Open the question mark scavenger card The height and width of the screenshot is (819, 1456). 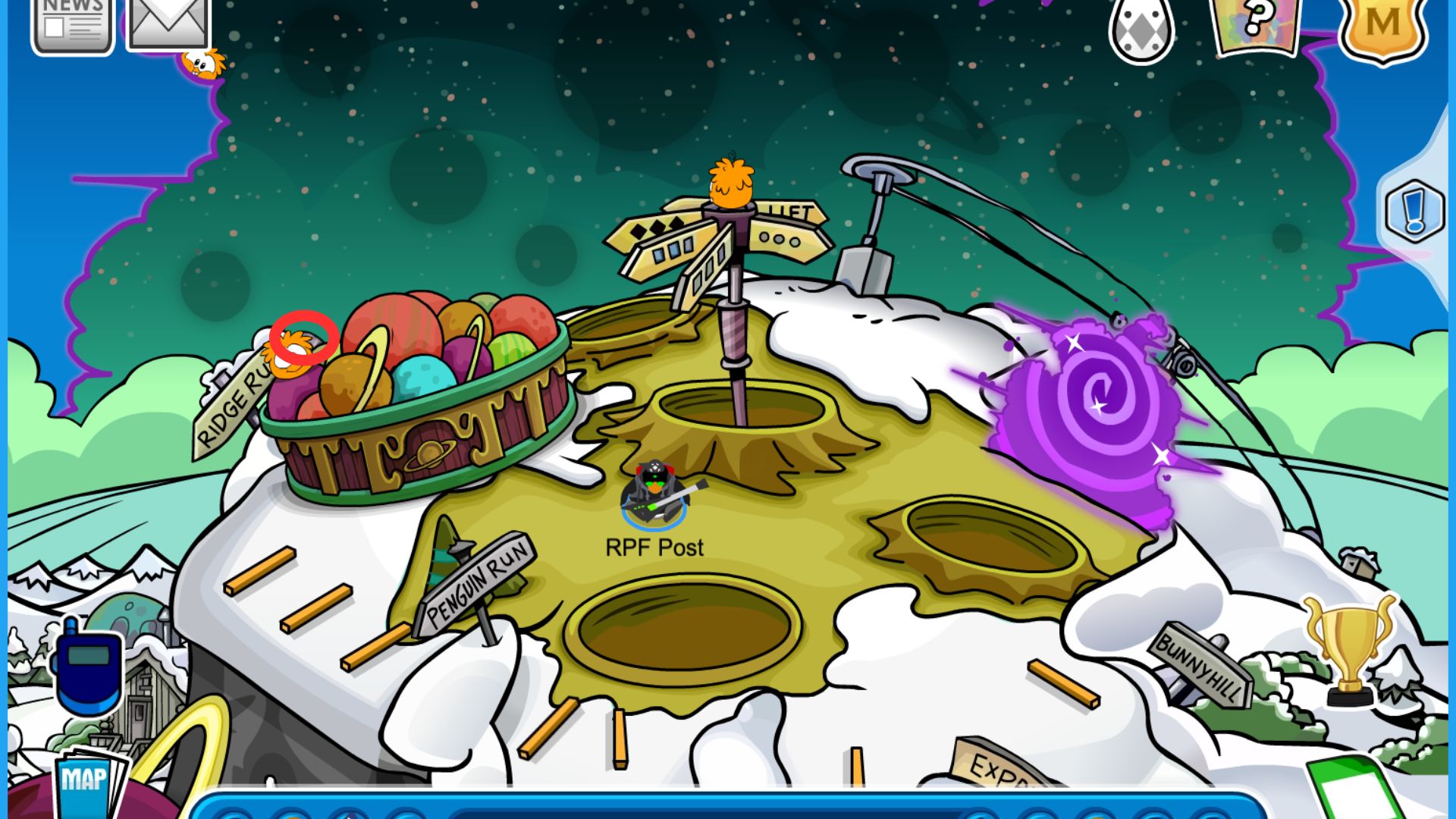[1257, 24]
